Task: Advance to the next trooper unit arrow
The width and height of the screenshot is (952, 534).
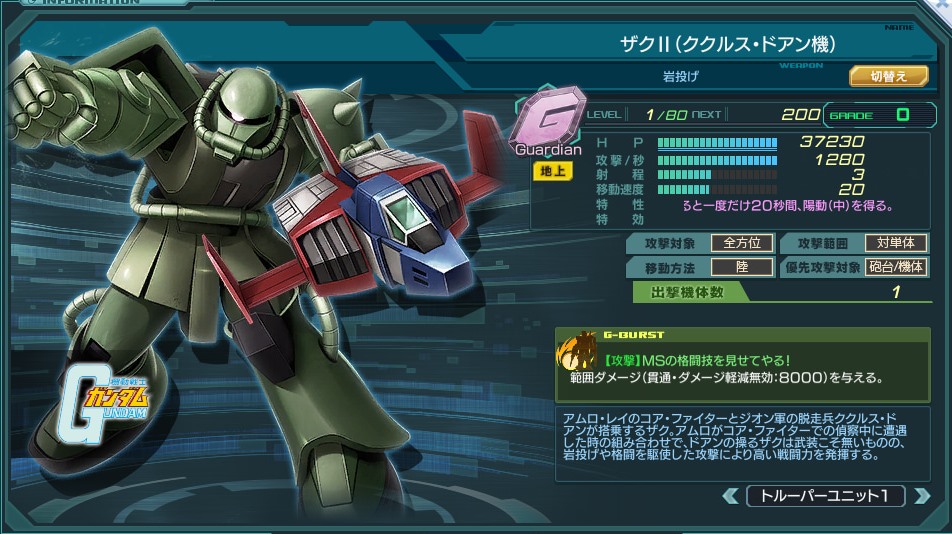Action: click(x=920, y=496)
